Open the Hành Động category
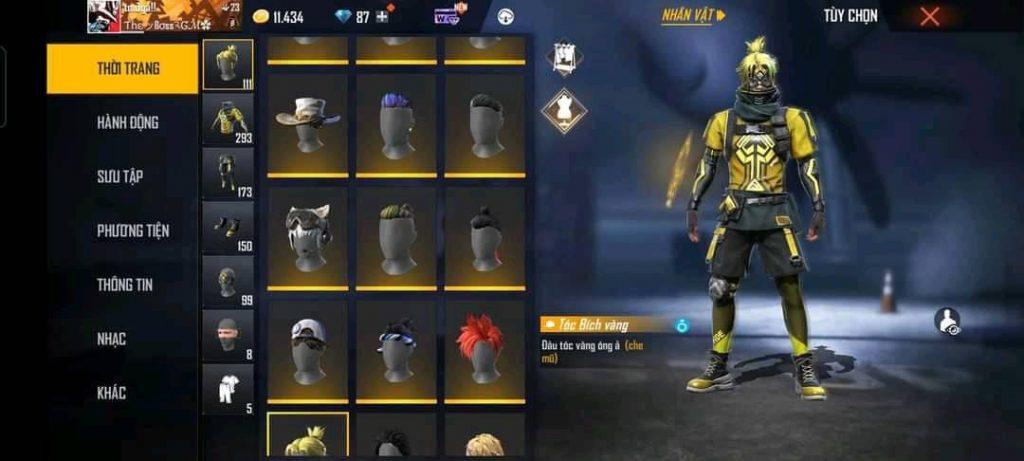 coord(127,123)
